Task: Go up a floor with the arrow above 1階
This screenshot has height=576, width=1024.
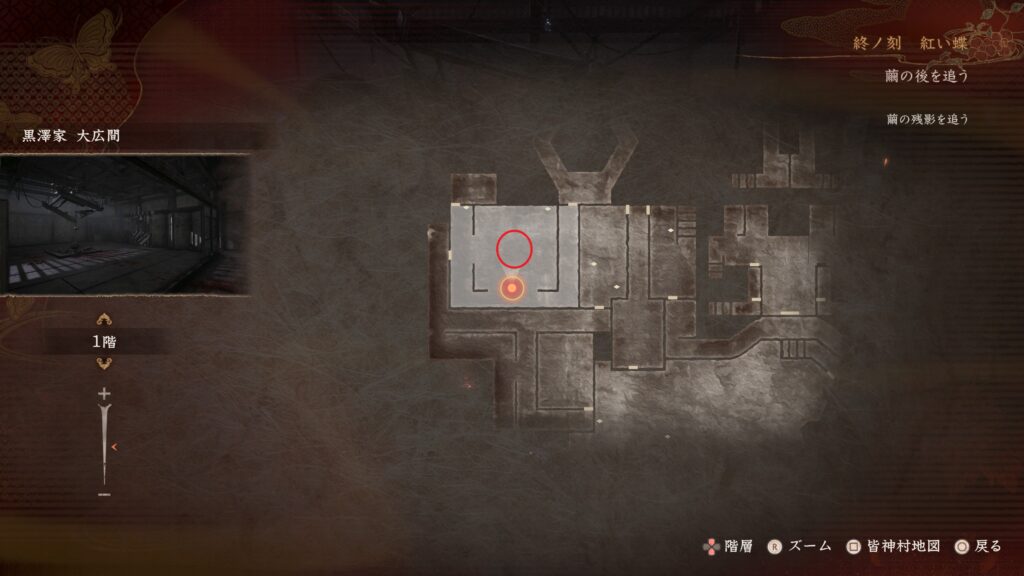Action: [103, 321]
